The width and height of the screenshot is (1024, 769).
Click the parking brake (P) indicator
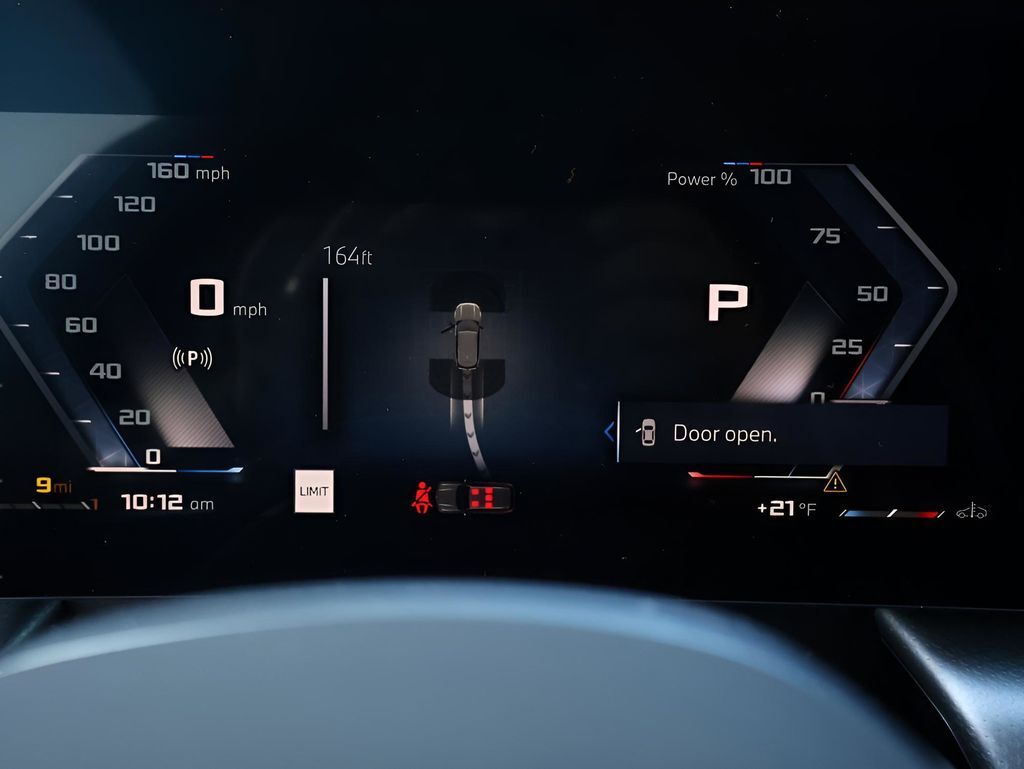pos(192,357)
